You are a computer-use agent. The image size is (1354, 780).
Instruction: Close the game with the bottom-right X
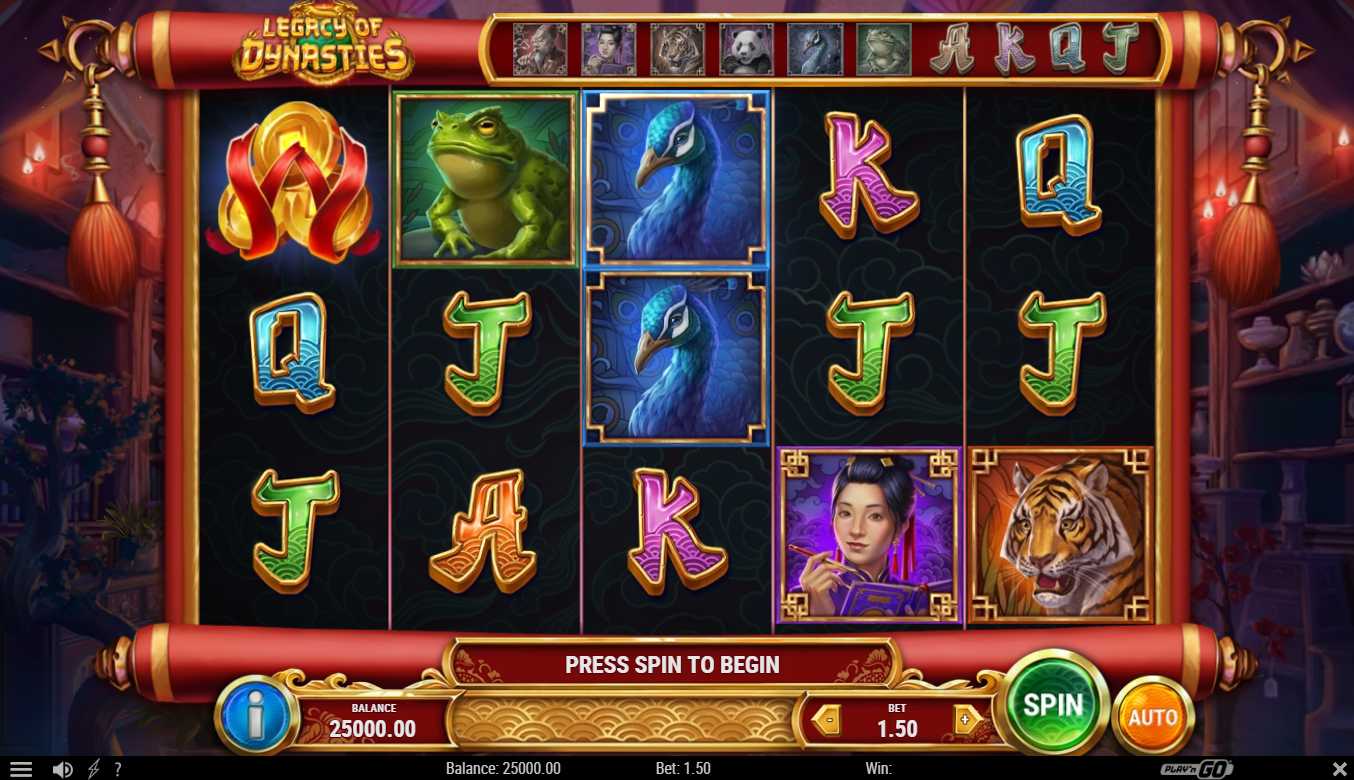click(1340, 769)
